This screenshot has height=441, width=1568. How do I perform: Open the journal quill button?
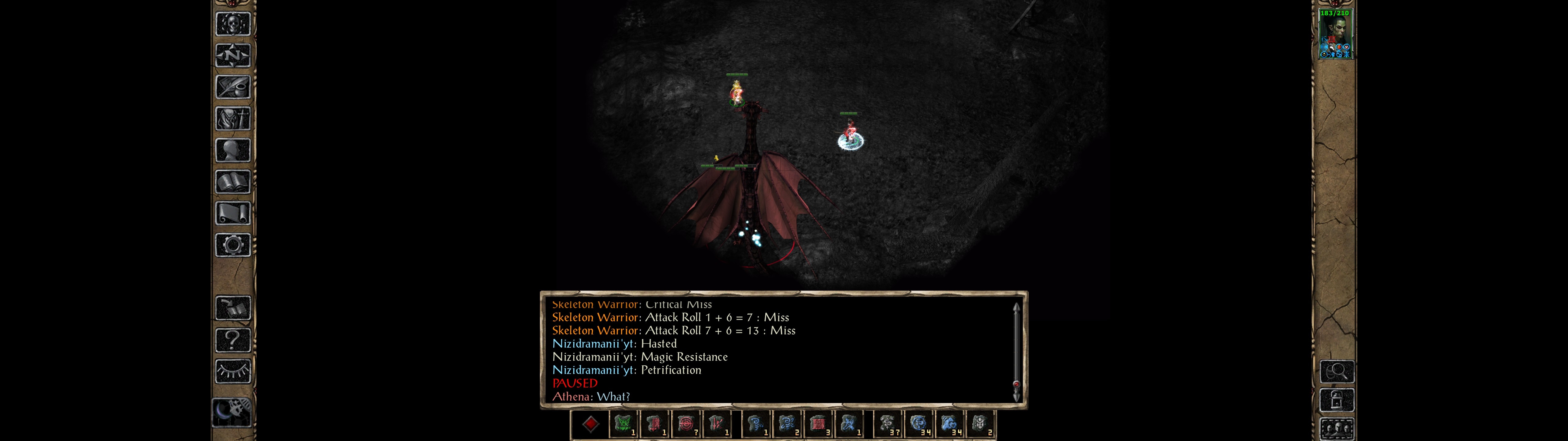point(232,87)
